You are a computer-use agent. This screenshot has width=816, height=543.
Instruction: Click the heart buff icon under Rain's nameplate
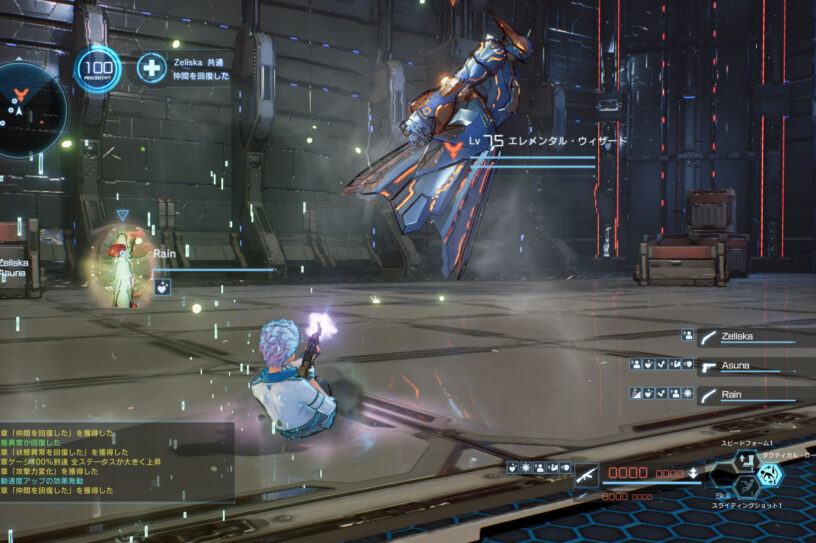point(162,287)
